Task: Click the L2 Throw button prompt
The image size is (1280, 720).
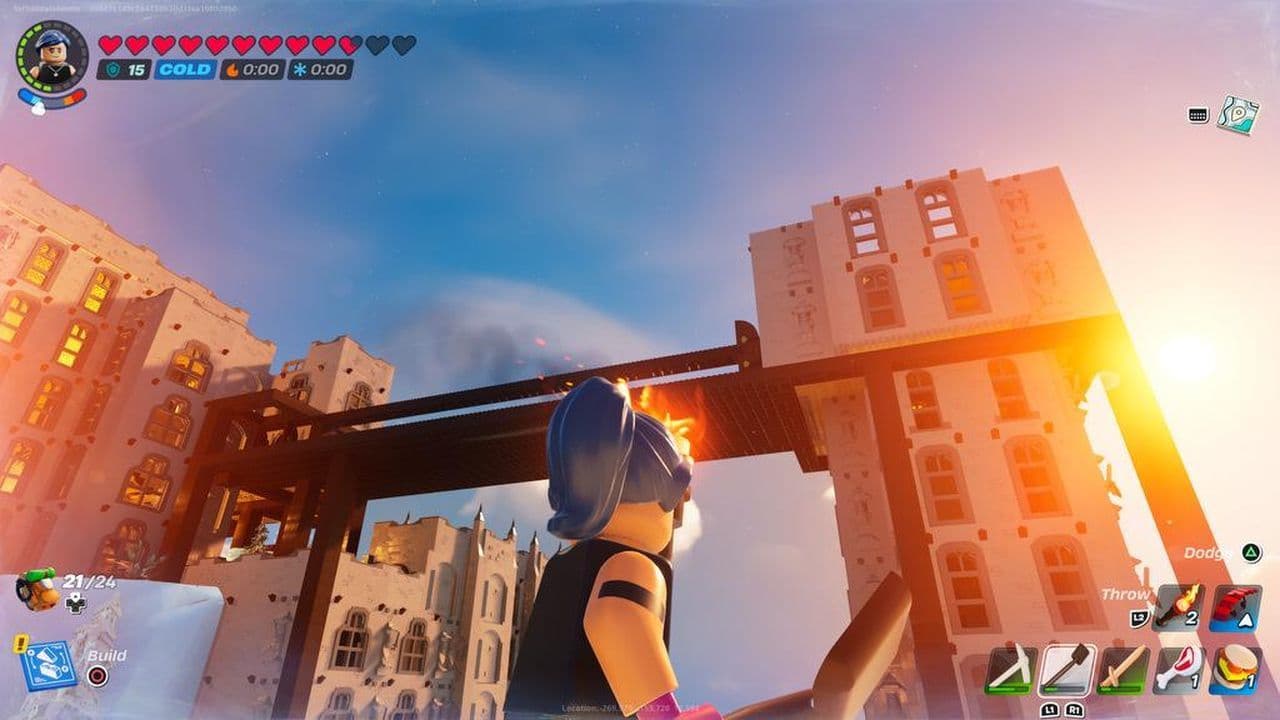Action: pos(1138,617)
